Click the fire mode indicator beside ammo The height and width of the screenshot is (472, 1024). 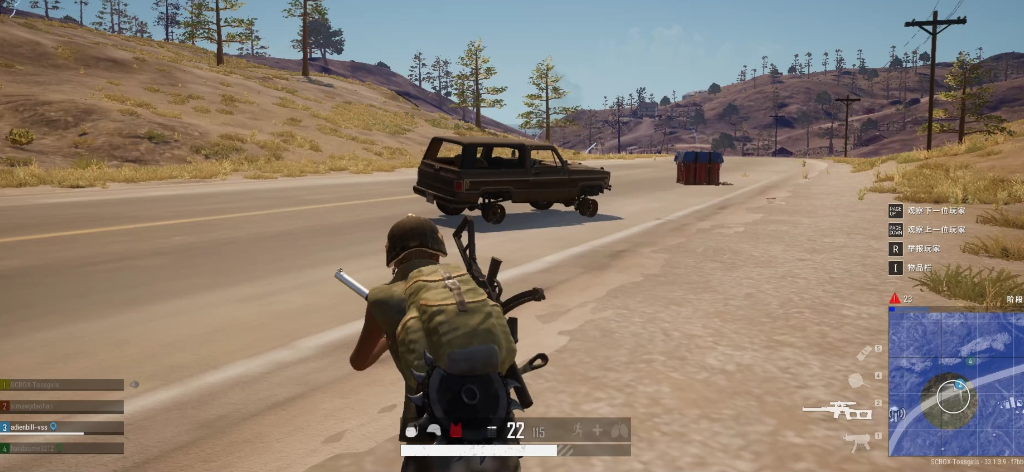pyautogui.click(x=491, y=431)
